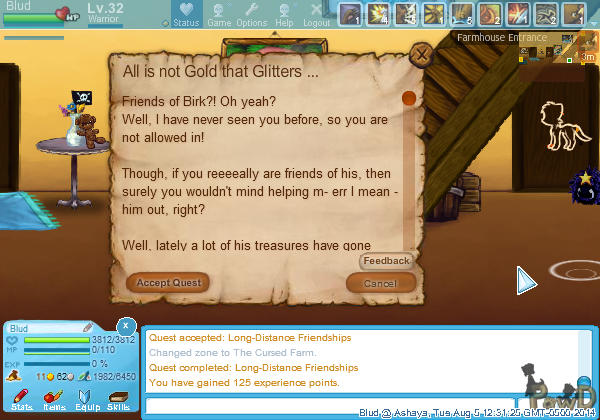The width and height of the screenshot is (600, 420).
Task: Open the Items inventory
Action: click(x=54, y=401)
